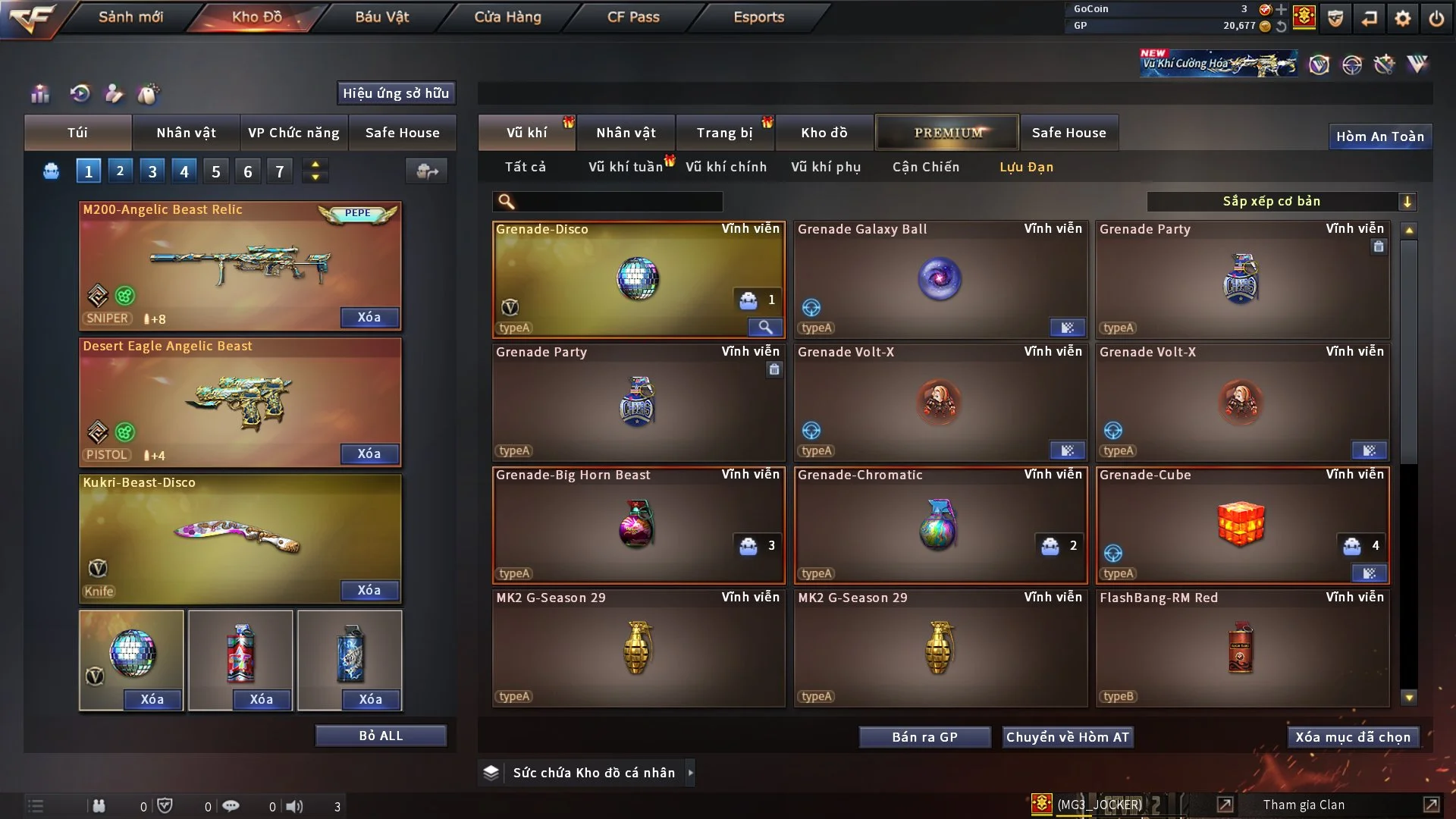Choose bag slot number 3

[152, 171]
